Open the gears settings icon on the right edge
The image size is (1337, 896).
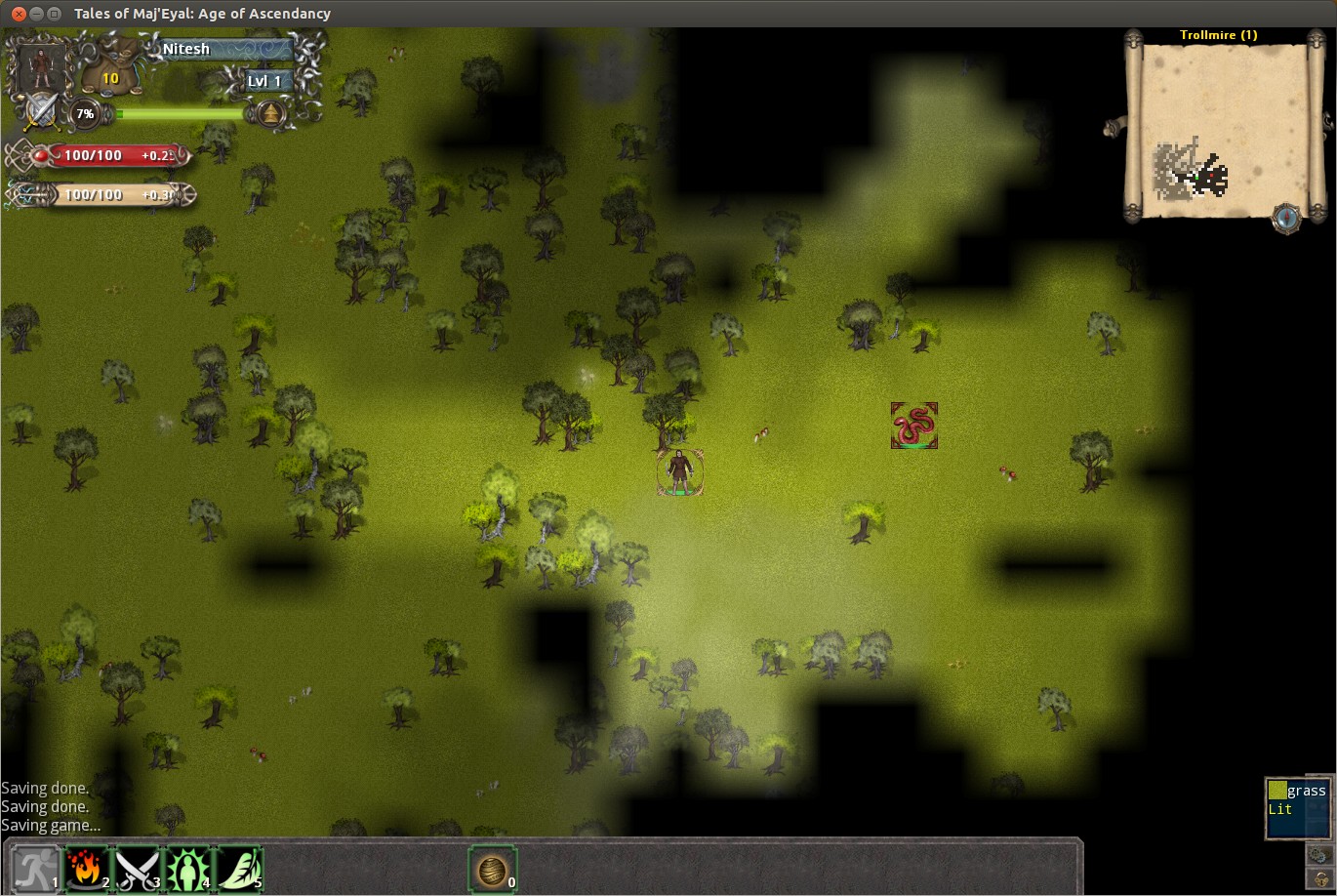[x=1320, y=853]
